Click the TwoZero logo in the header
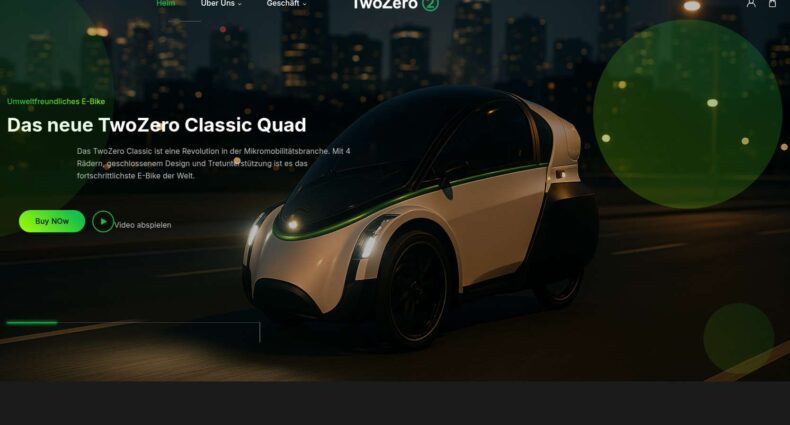This screenshot has width=790, height=425. point(395,4)
